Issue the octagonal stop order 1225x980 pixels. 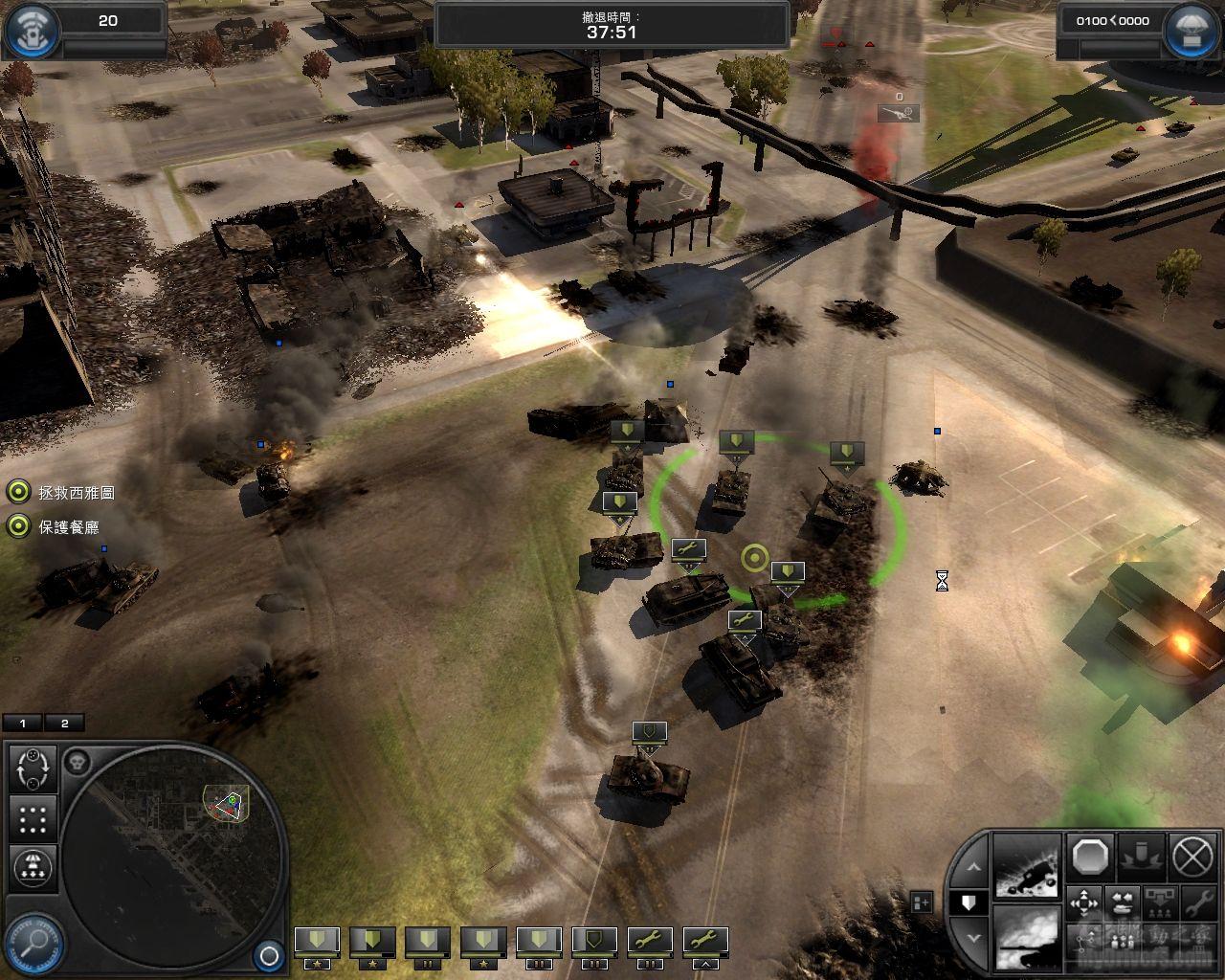[x=1089, y=857]
